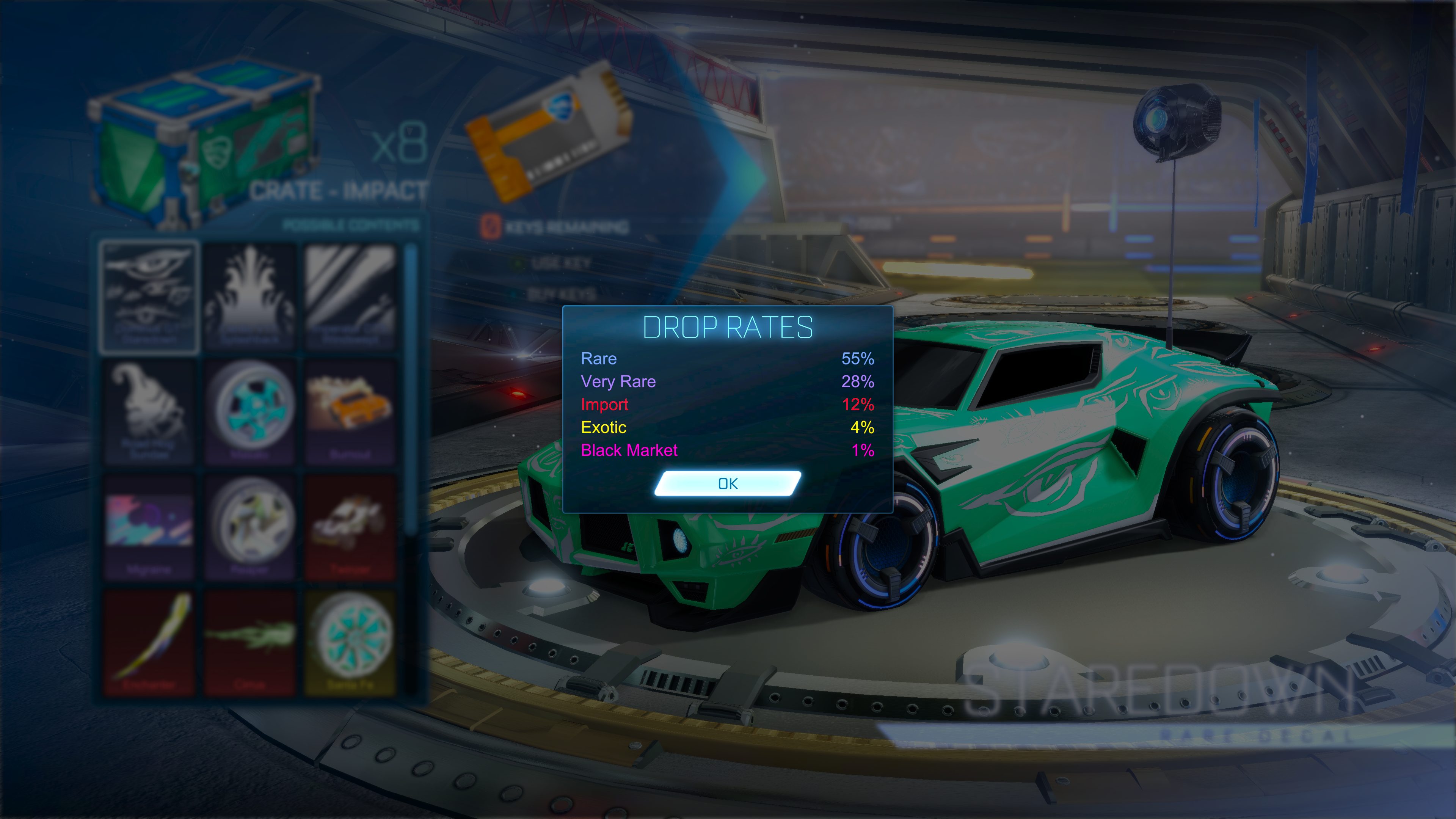
Task: Confirm the Drop Rates dialog with OK
Action: click(x=728, y=484)
